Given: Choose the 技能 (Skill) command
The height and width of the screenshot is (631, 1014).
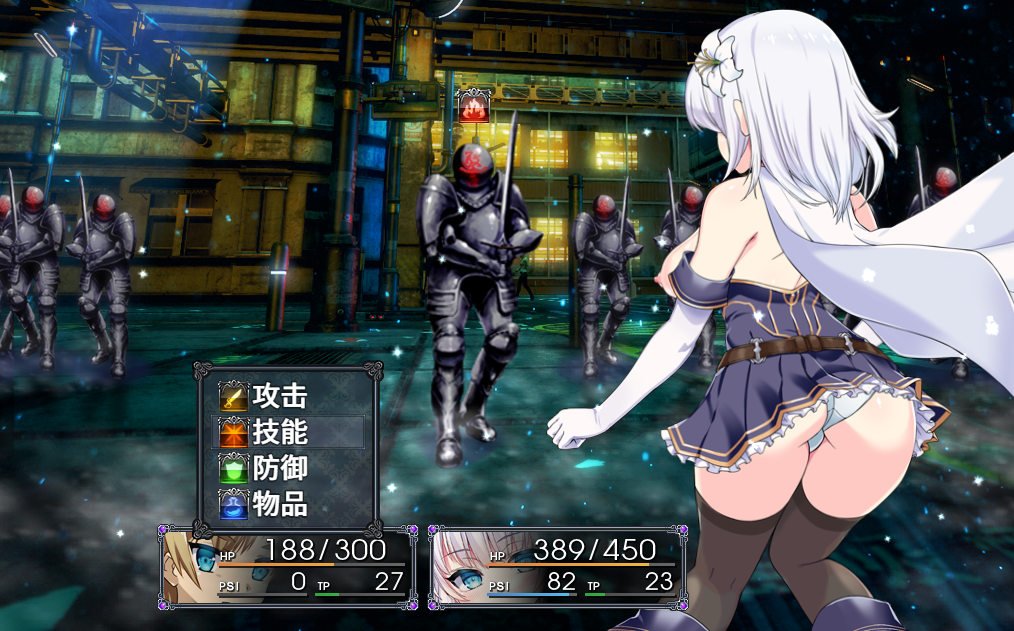Looking at the screenshot, I should pos(279,433).
